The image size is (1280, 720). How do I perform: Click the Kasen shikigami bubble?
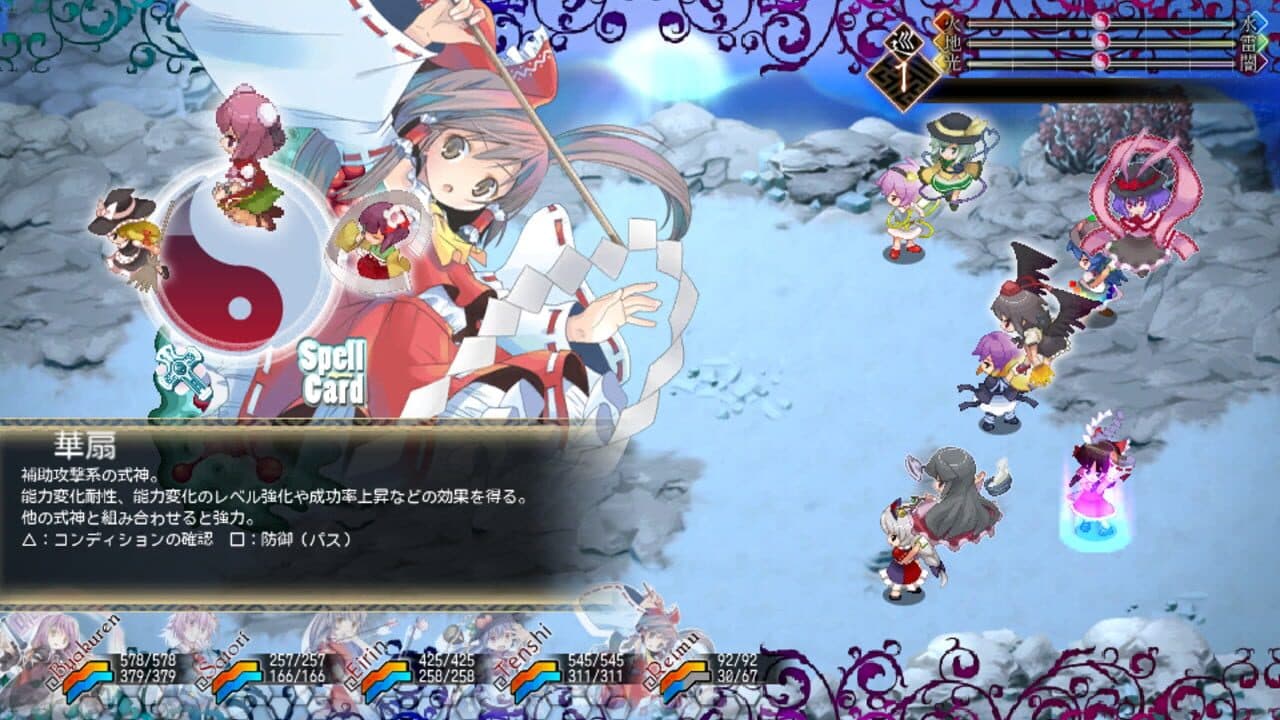click(x=378, y=240)
